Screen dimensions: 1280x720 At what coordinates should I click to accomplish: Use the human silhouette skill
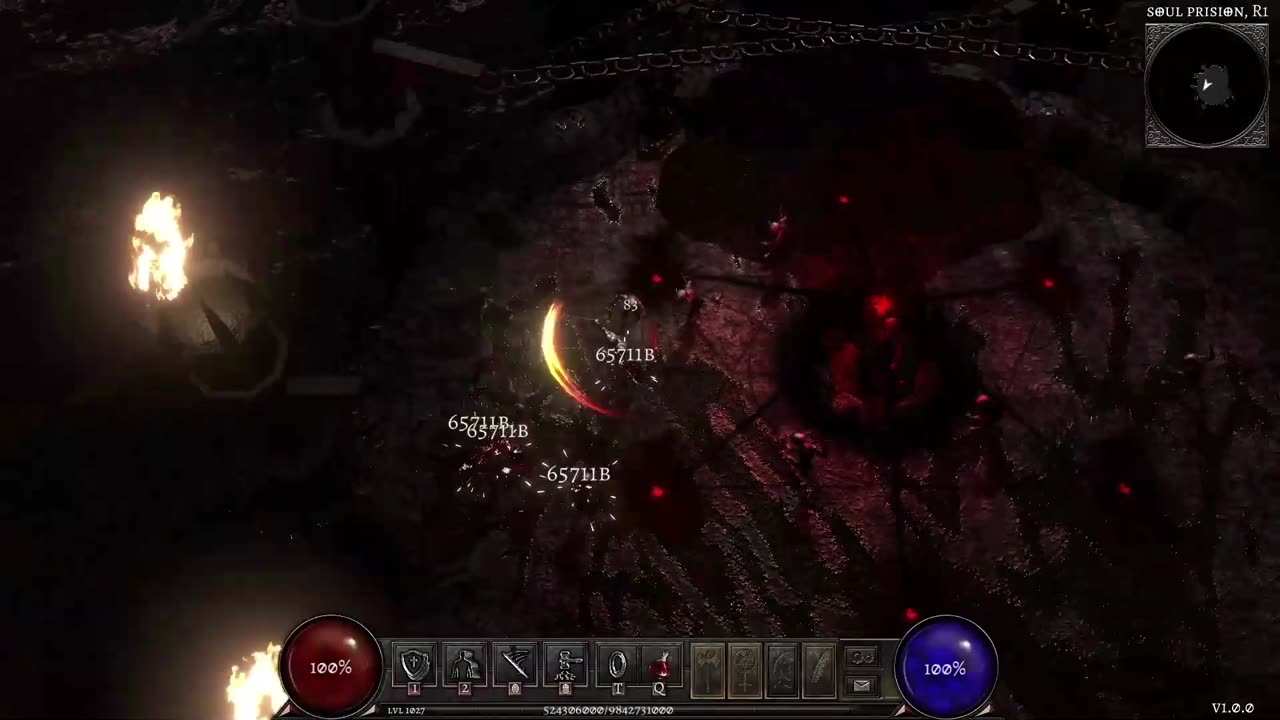click(x=464, y=665)
